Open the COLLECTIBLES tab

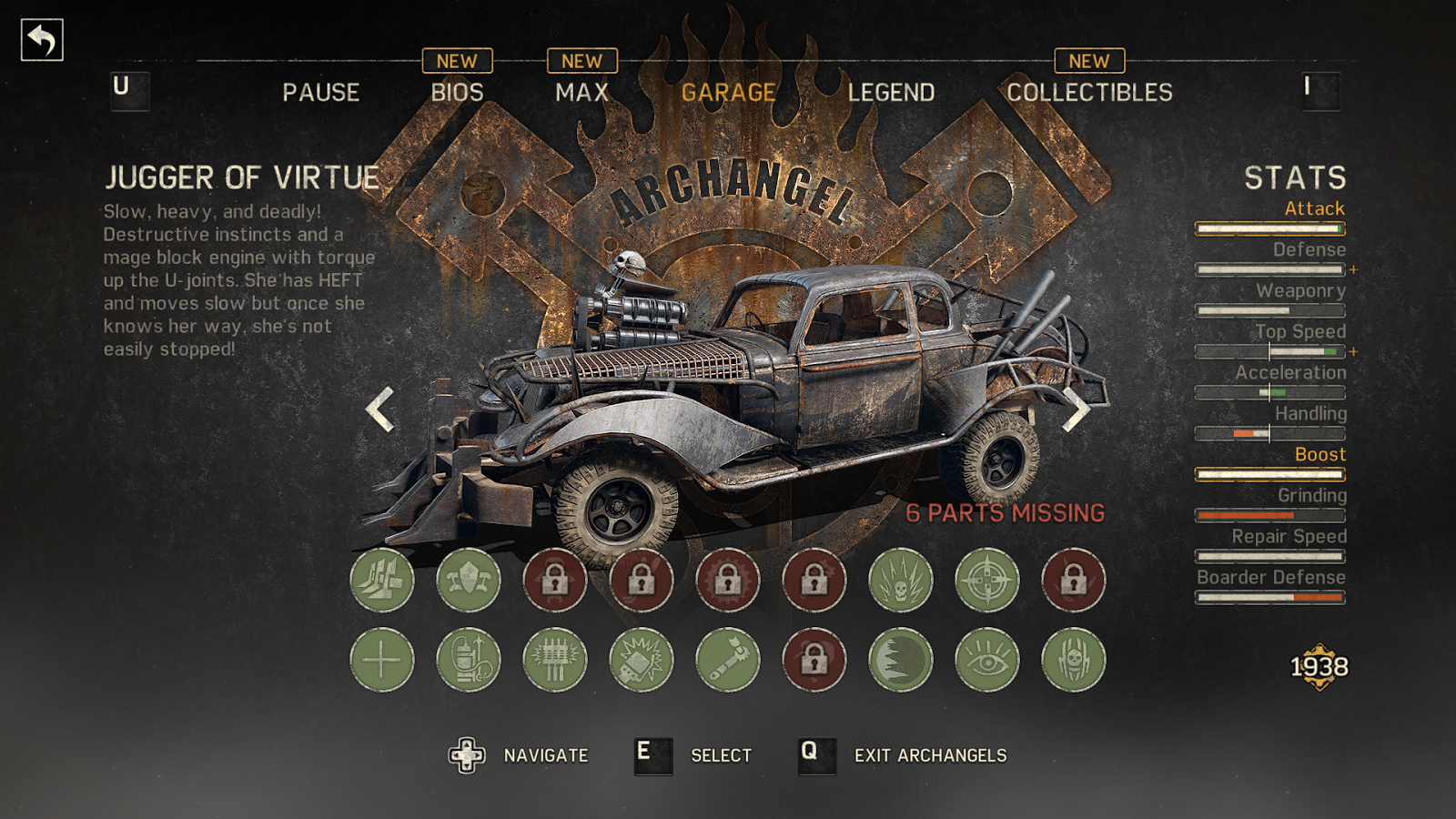[x=1089, y=92]
